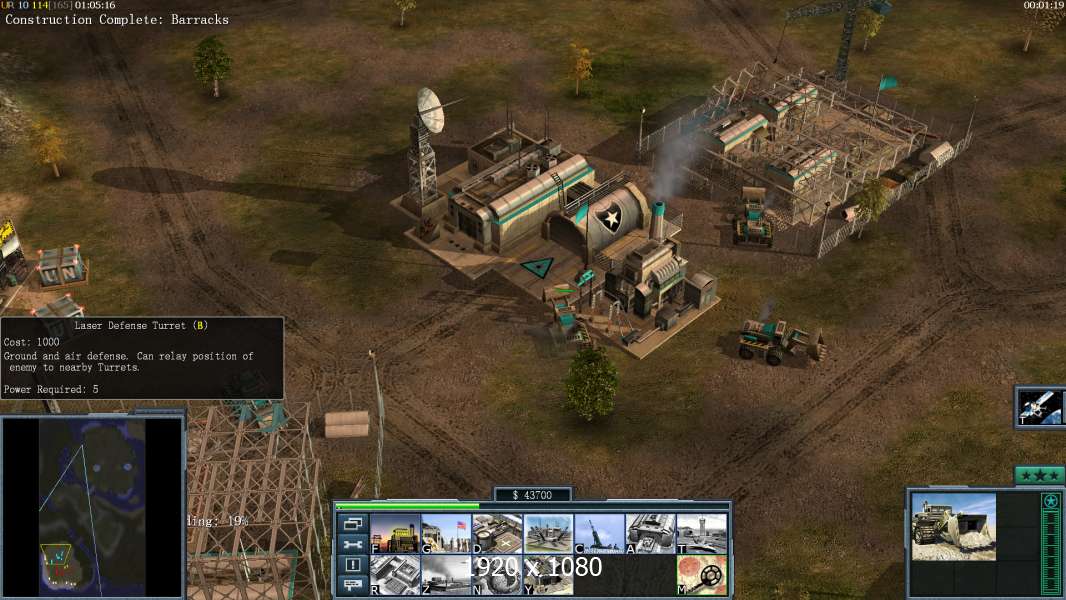Build the power plant with hotkey F
The height and width of the screenshot is (600, 1066).
click(x=395, y=533)
